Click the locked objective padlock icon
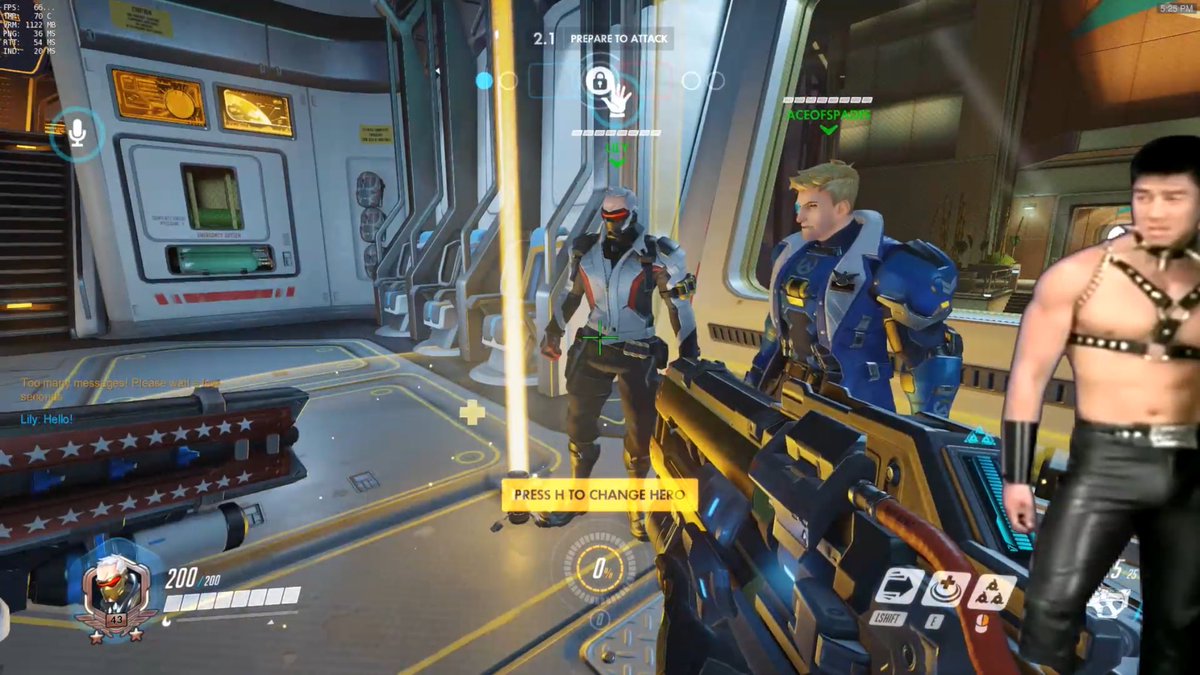The height and width of the screenshot is (675, 1200). click(x=598, y=81)
